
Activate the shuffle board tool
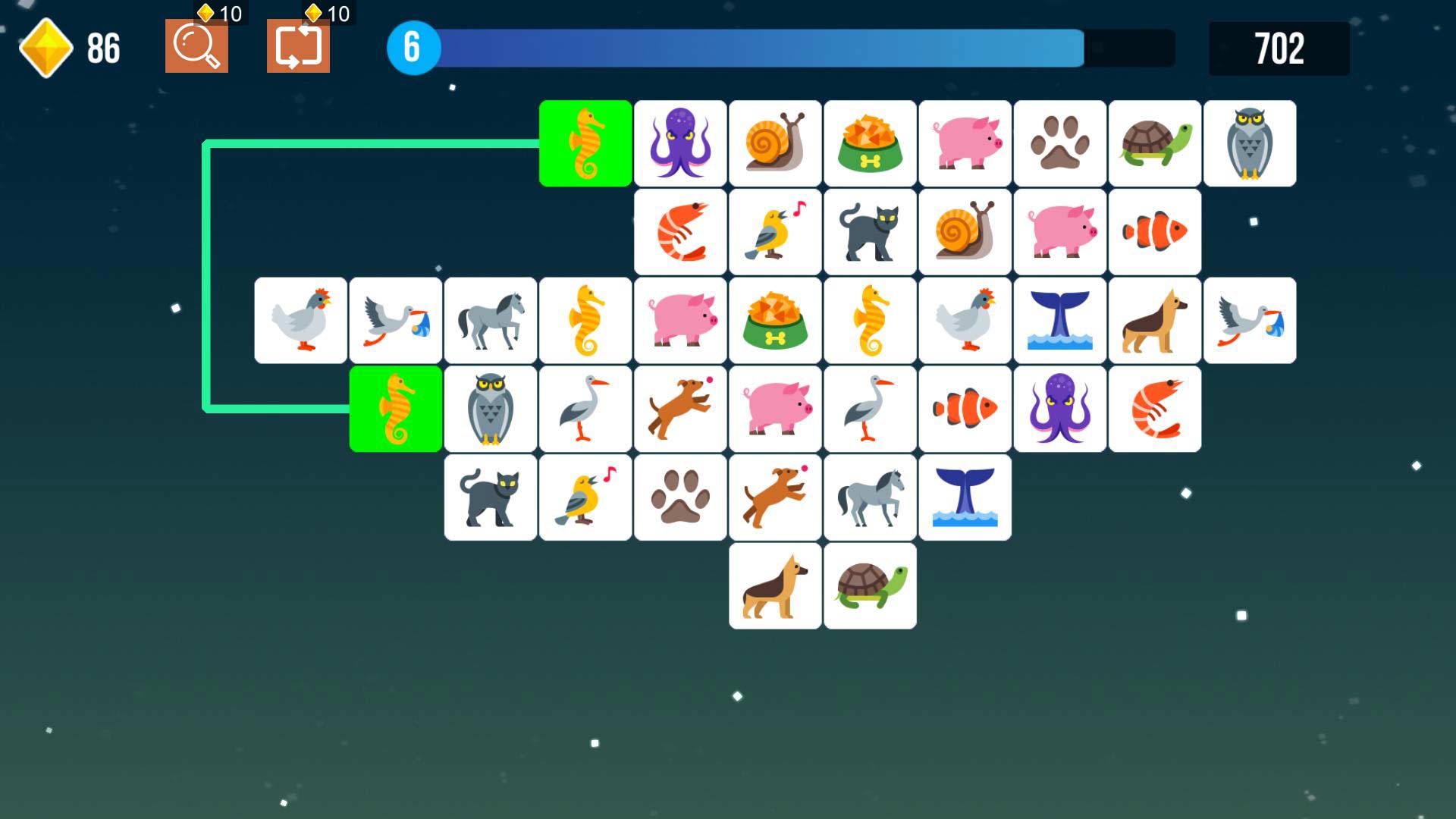tap(298, 48)
